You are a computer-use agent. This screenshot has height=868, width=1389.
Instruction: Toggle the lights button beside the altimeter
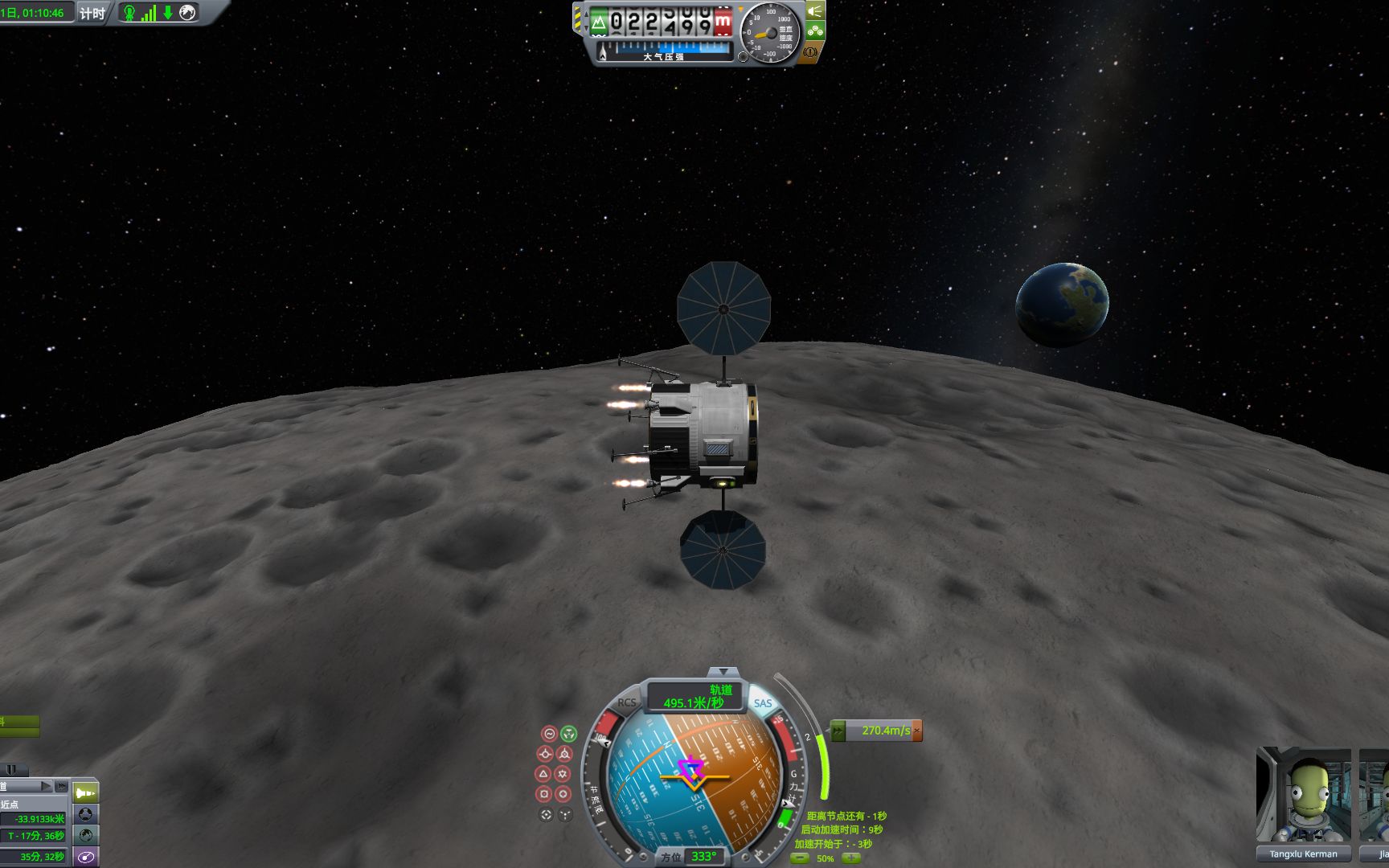click(815, 11)
